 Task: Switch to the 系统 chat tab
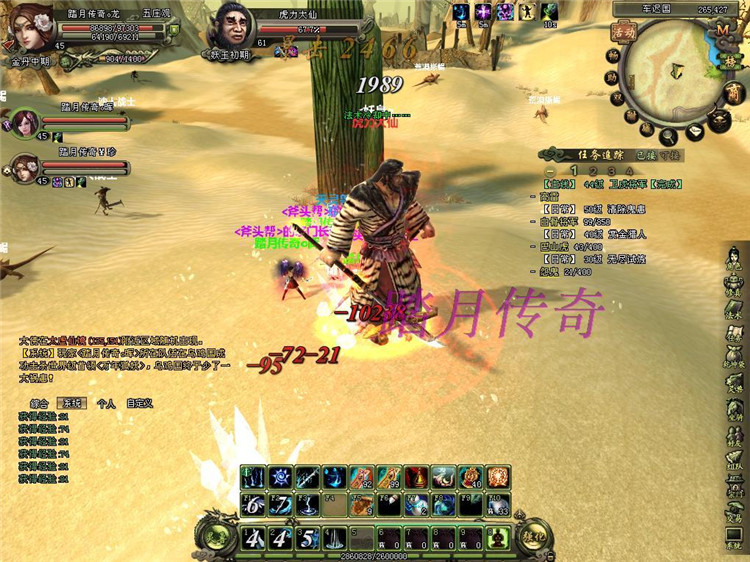click(x=73, y=403)
